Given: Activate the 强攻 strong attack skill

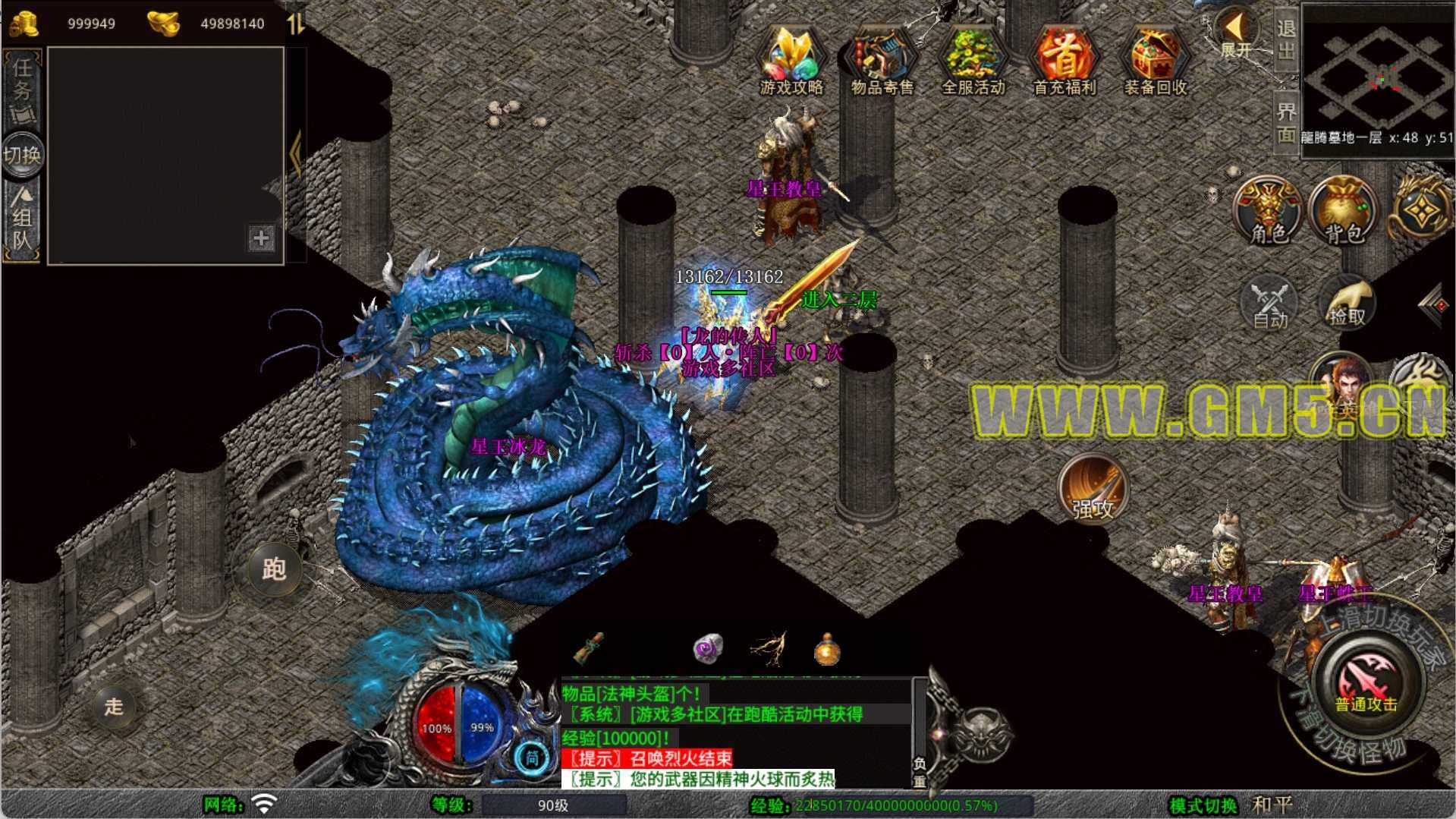Looking at the screenshot, I should tap(1093, 490).
